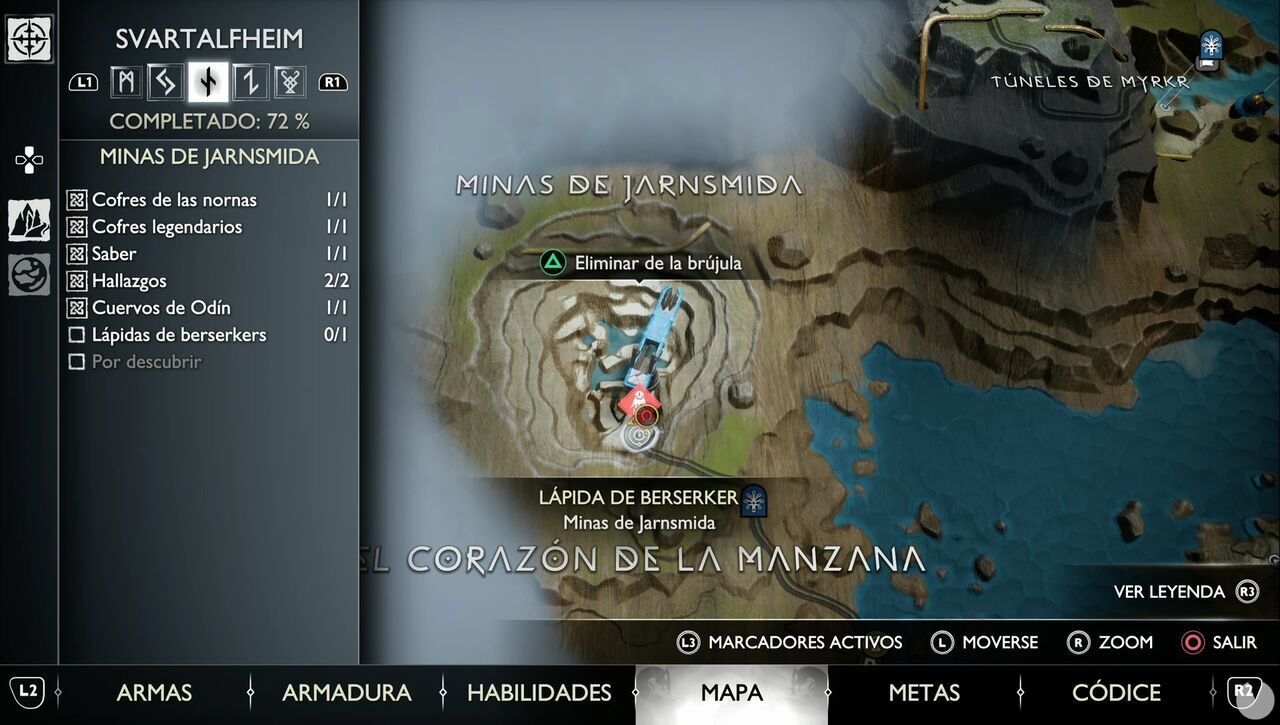Select the first realm rune next to L1
This screenshot has width=1280, height=725.
(125, 82)
